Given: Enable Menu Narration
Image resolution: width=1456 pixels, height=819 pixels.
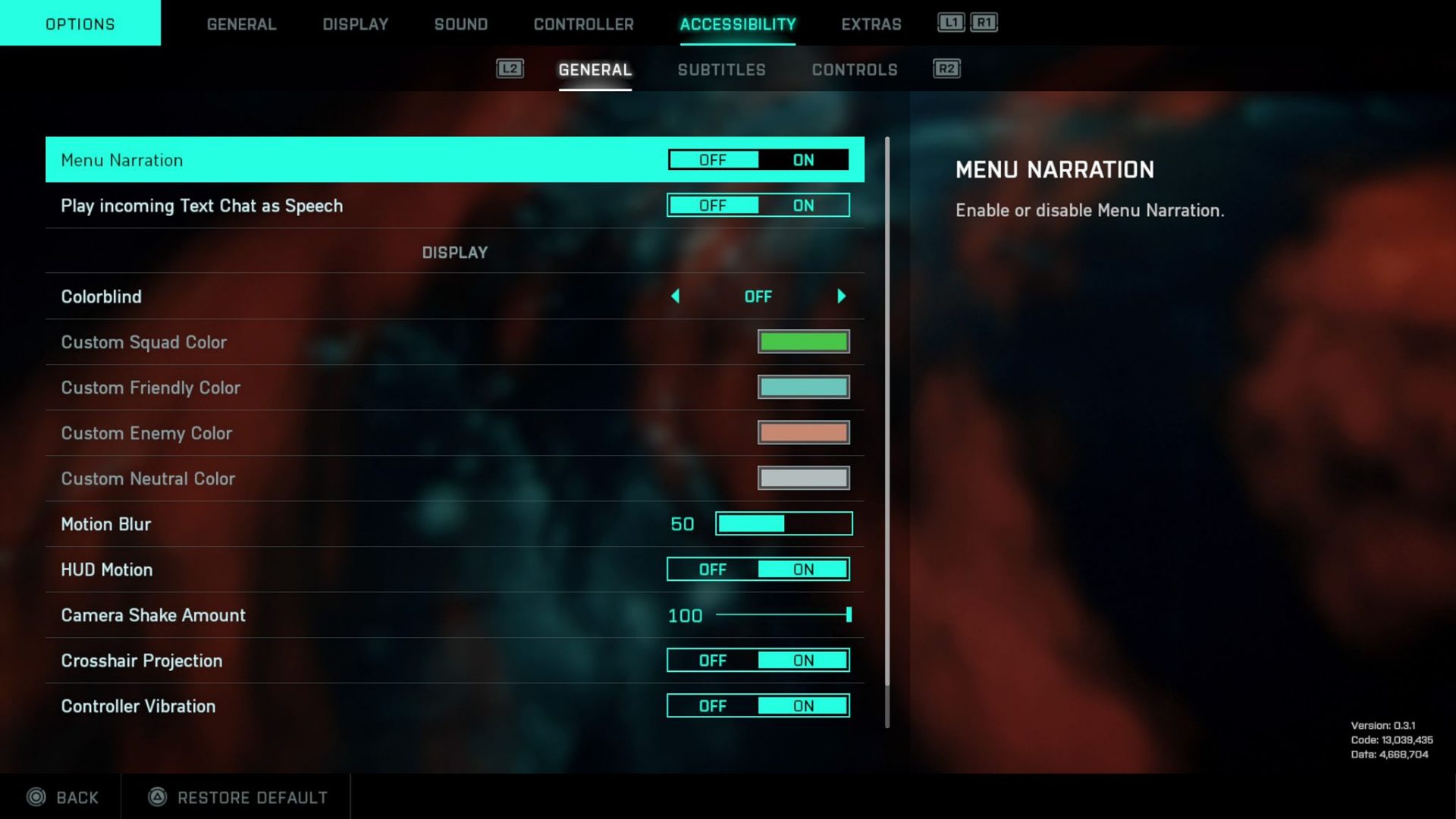Looking at the screenshot, I should click(803, 160).
